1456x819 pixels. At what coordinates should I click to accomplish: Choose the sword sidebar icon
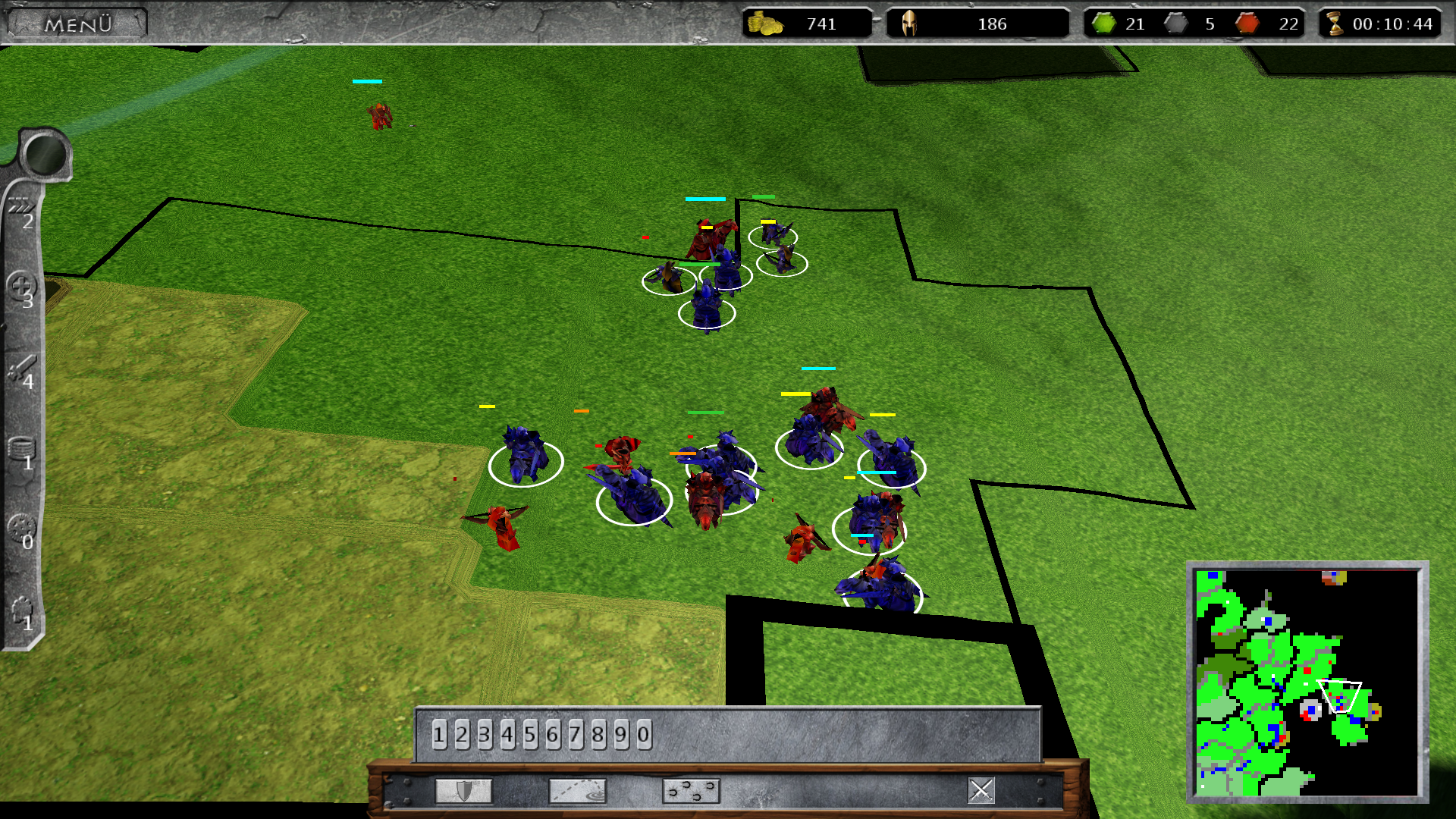[x=20, y=369]
